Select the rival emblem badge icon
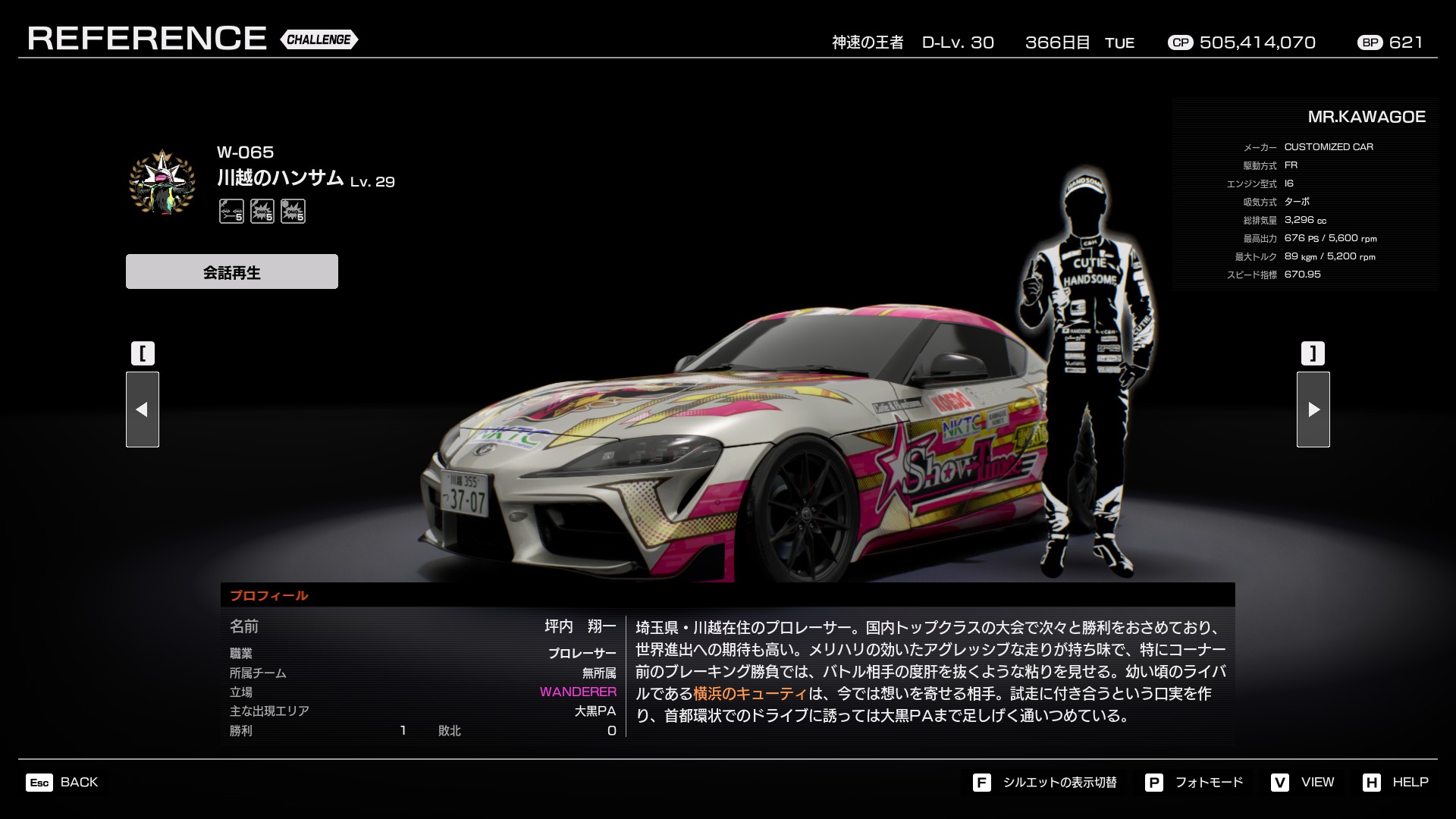 coord(162,182)
